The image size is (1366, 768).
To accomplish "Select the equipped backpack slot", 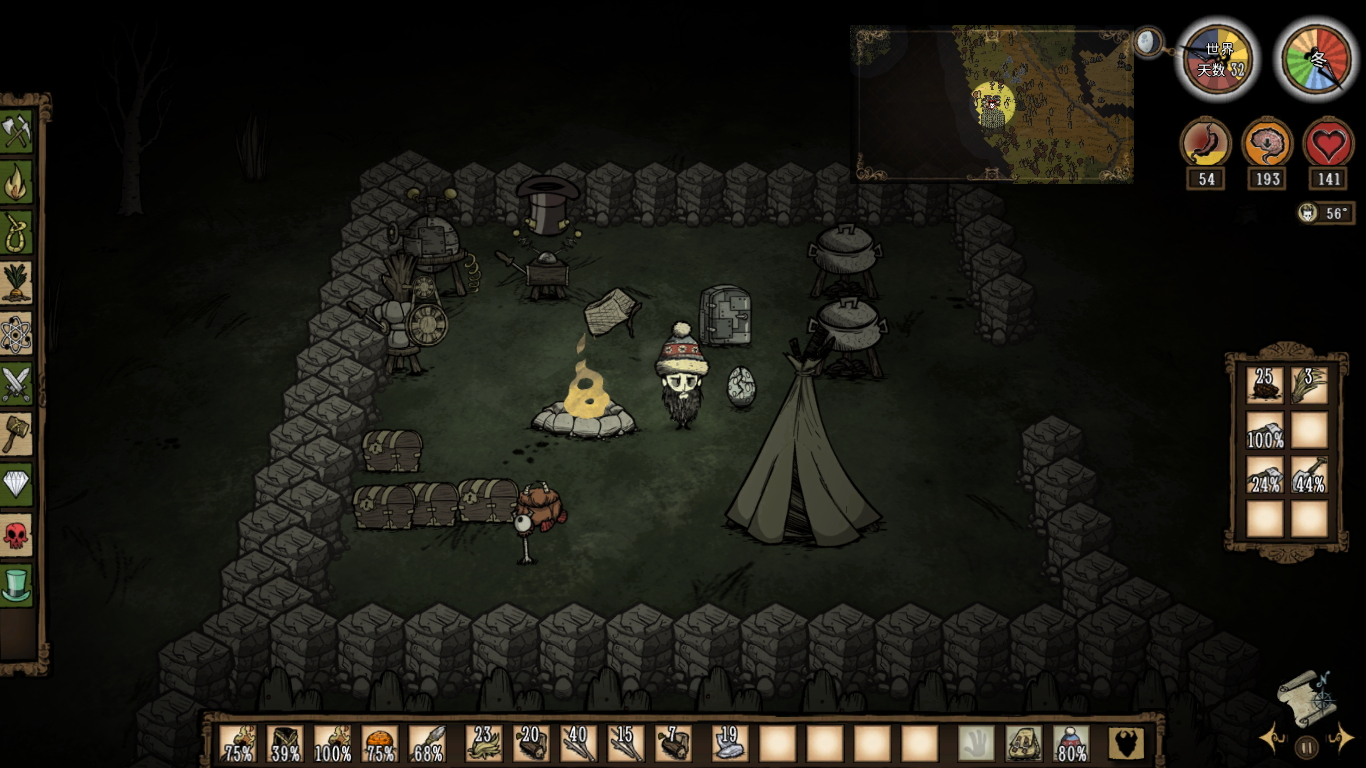I will 1023,744.
